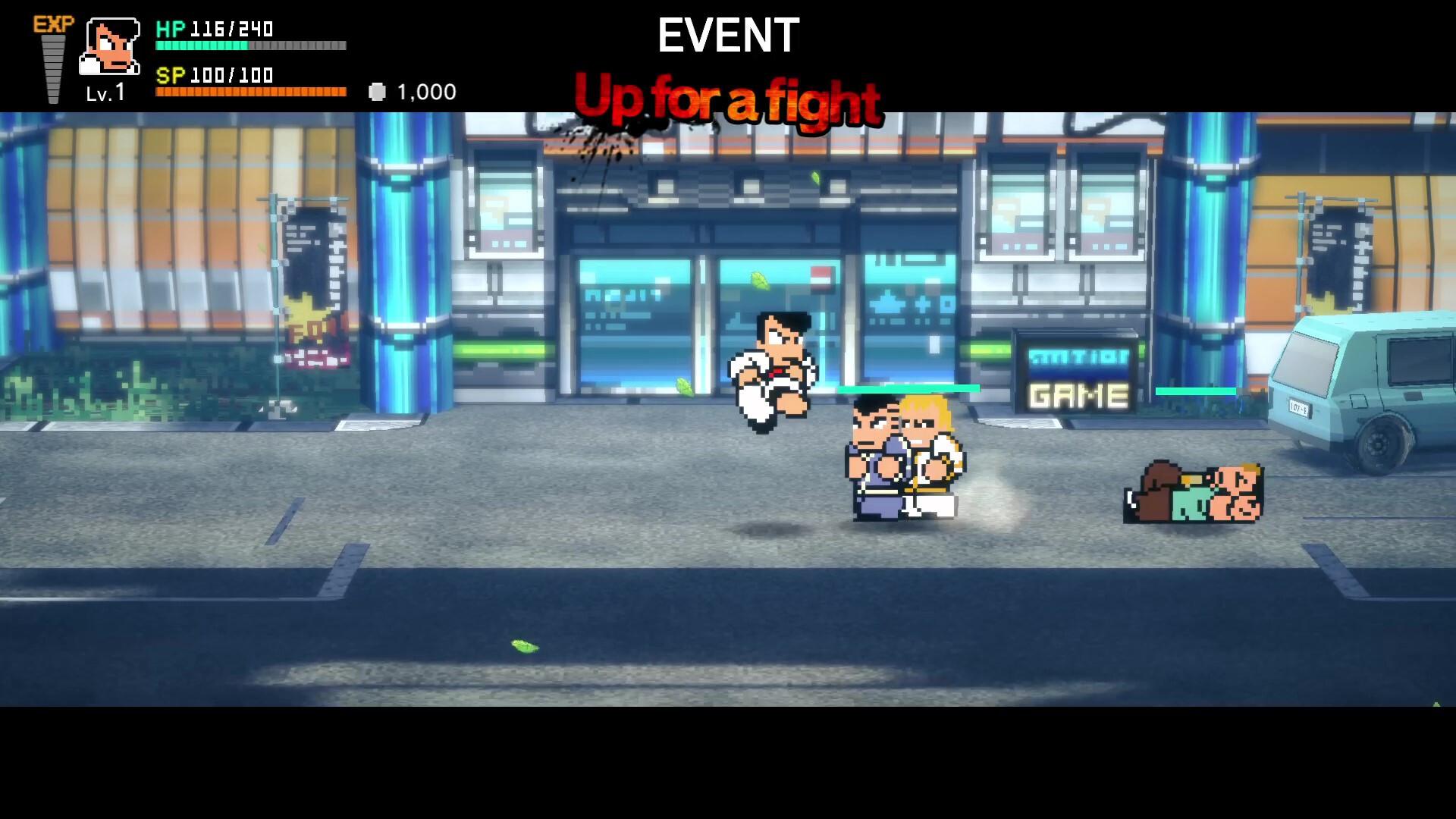
Task: Expand the Lv.1 level indicator
Action: [106, 93]
